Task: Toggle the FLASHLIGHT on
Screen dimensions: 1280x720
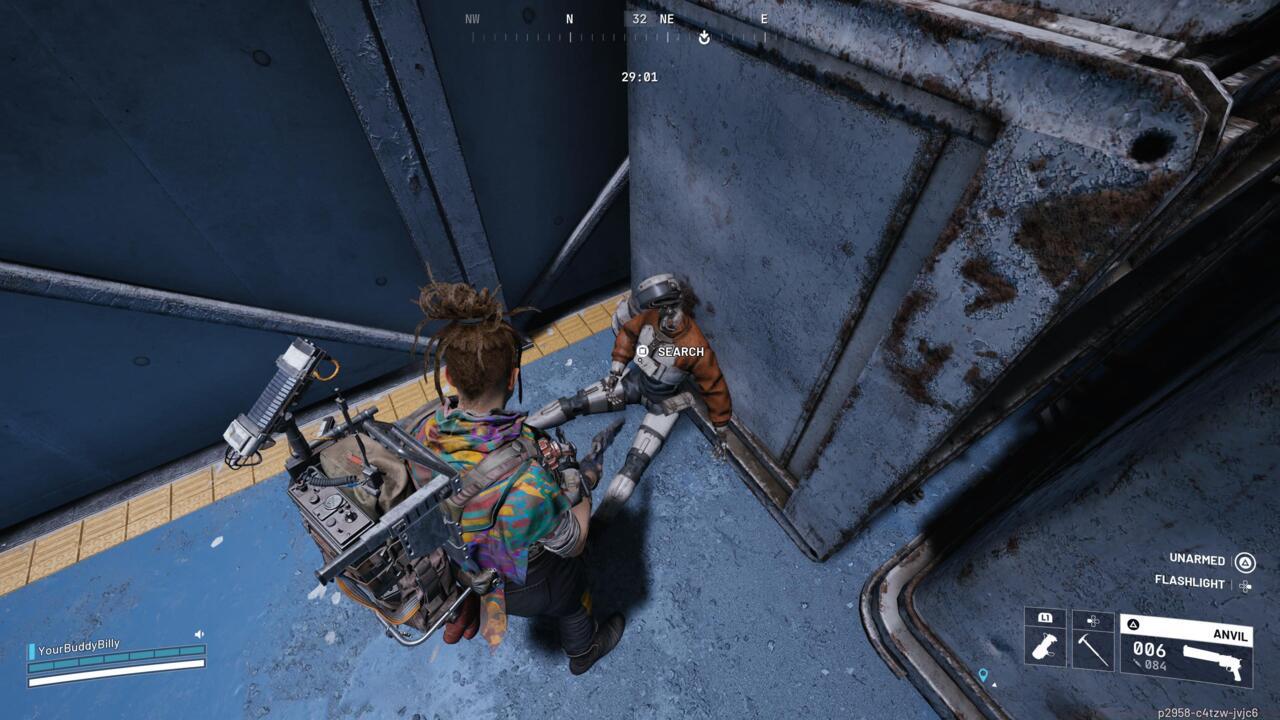Action: click(x=1191, y=585)
